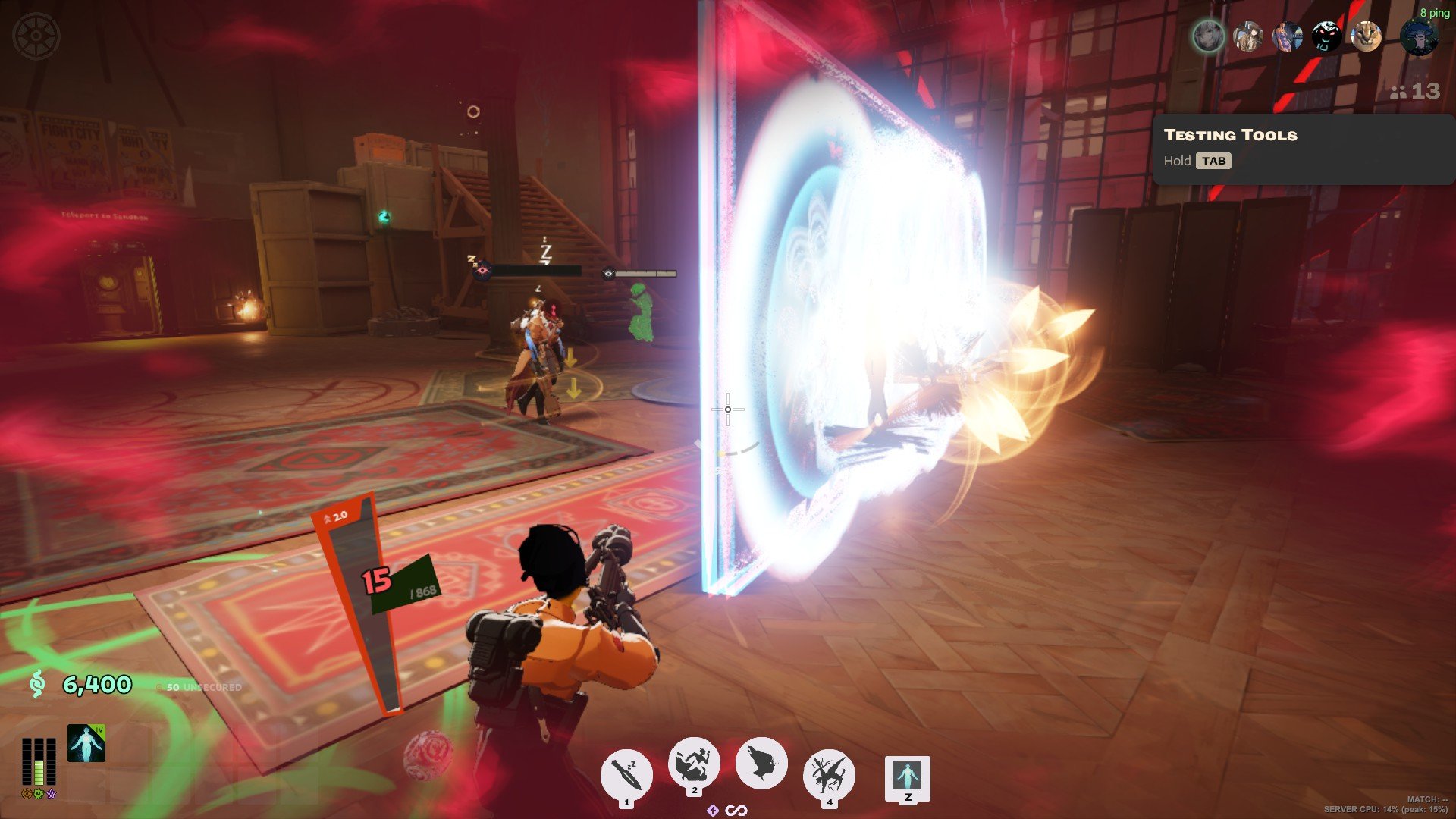Click the purple star spirit stat icon
1456x819 pixels.
tap(51, 794)
